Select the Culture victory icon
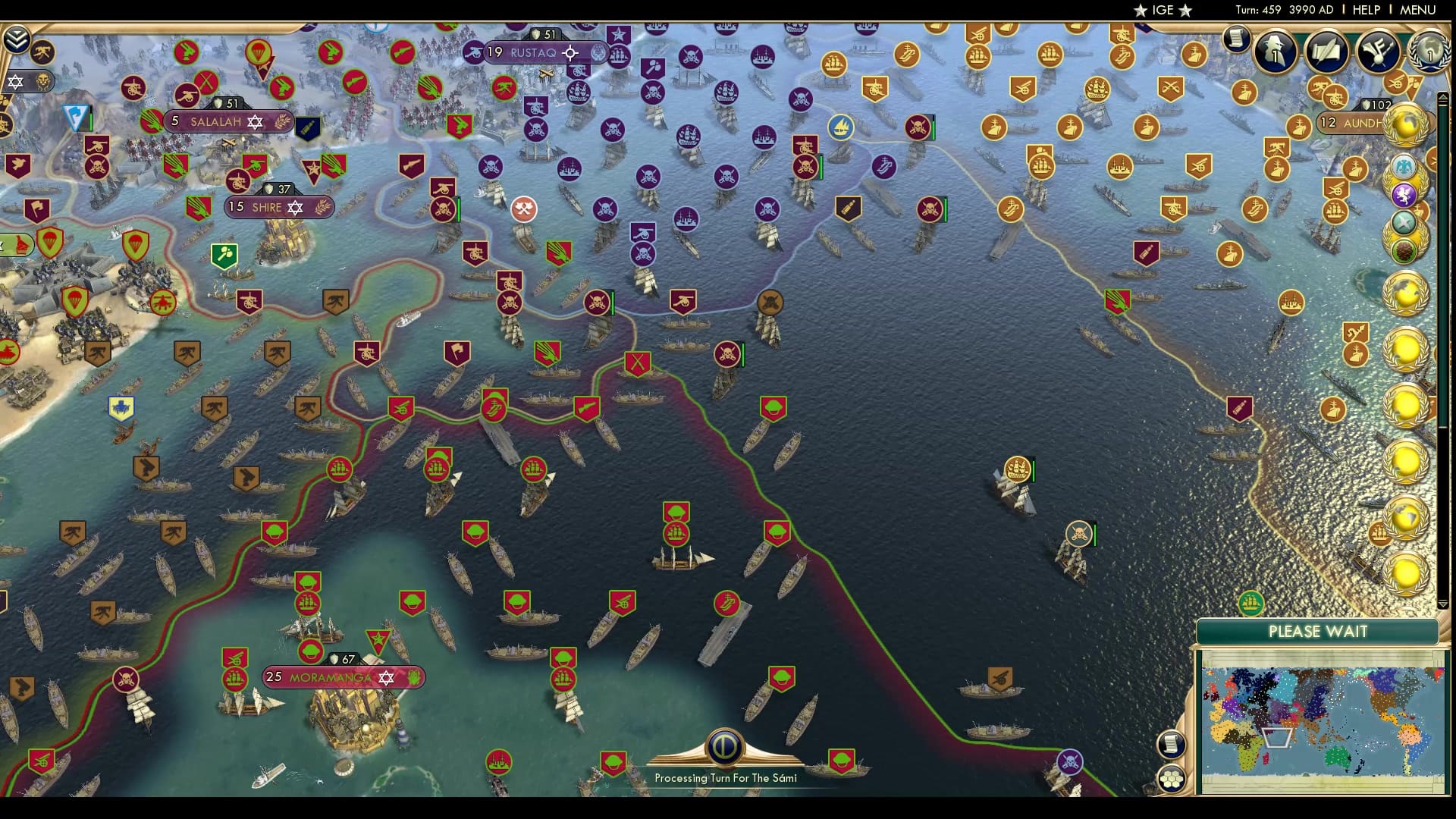 coord(1378,51)
